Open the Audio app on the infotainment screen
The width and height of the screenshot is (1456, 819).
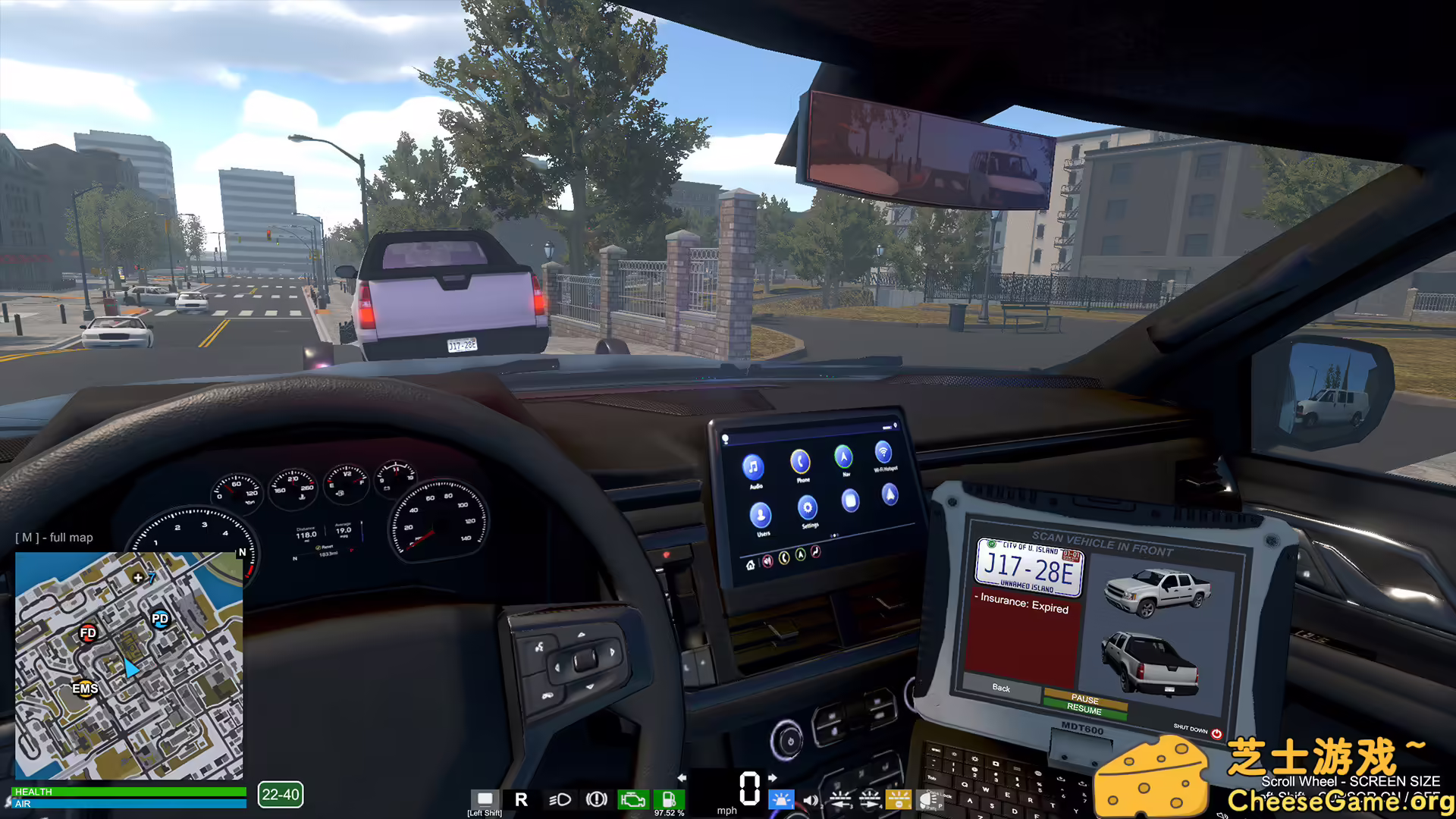click(x=754, y=467)
